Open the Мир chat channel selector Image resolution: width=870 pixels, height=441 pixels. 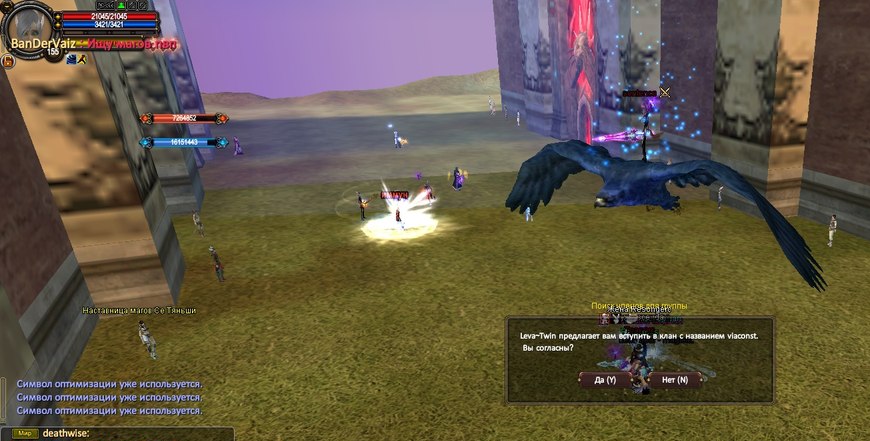pyautogui.click(x=26, y=433)
